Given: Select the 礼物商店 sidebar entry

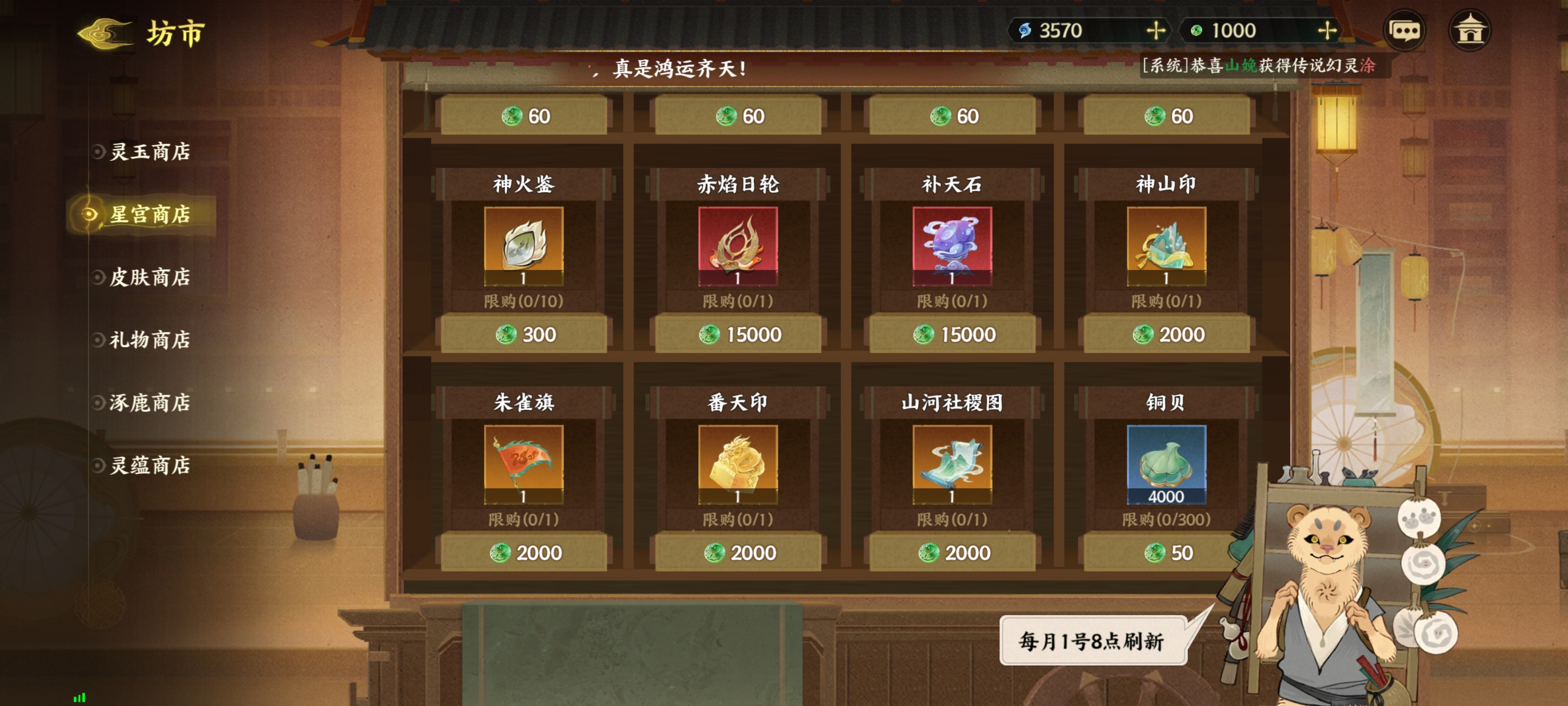Looking at the screenshot, I should pos(150,341).
